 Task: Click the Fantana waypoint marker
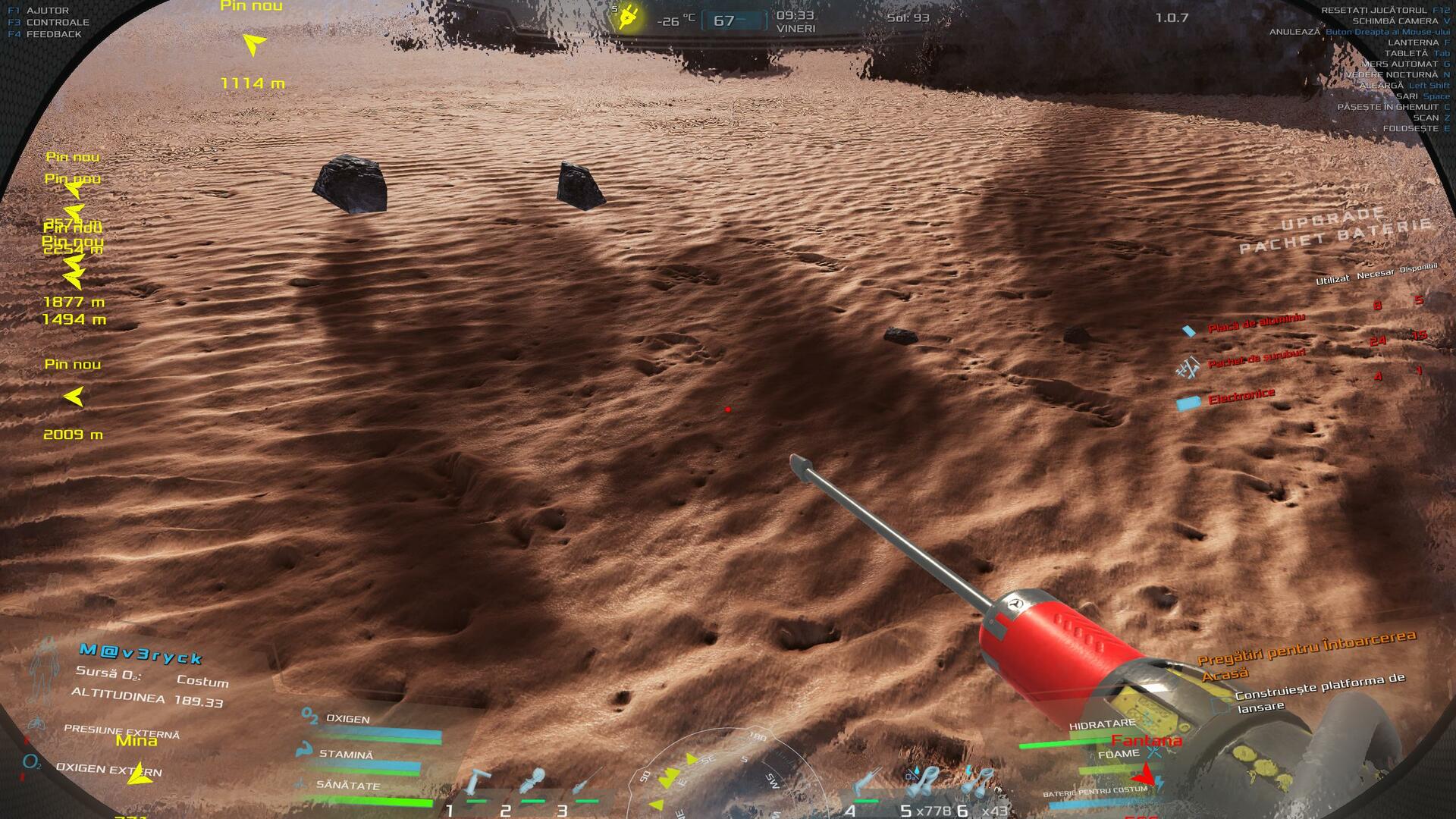(1145, 775)
